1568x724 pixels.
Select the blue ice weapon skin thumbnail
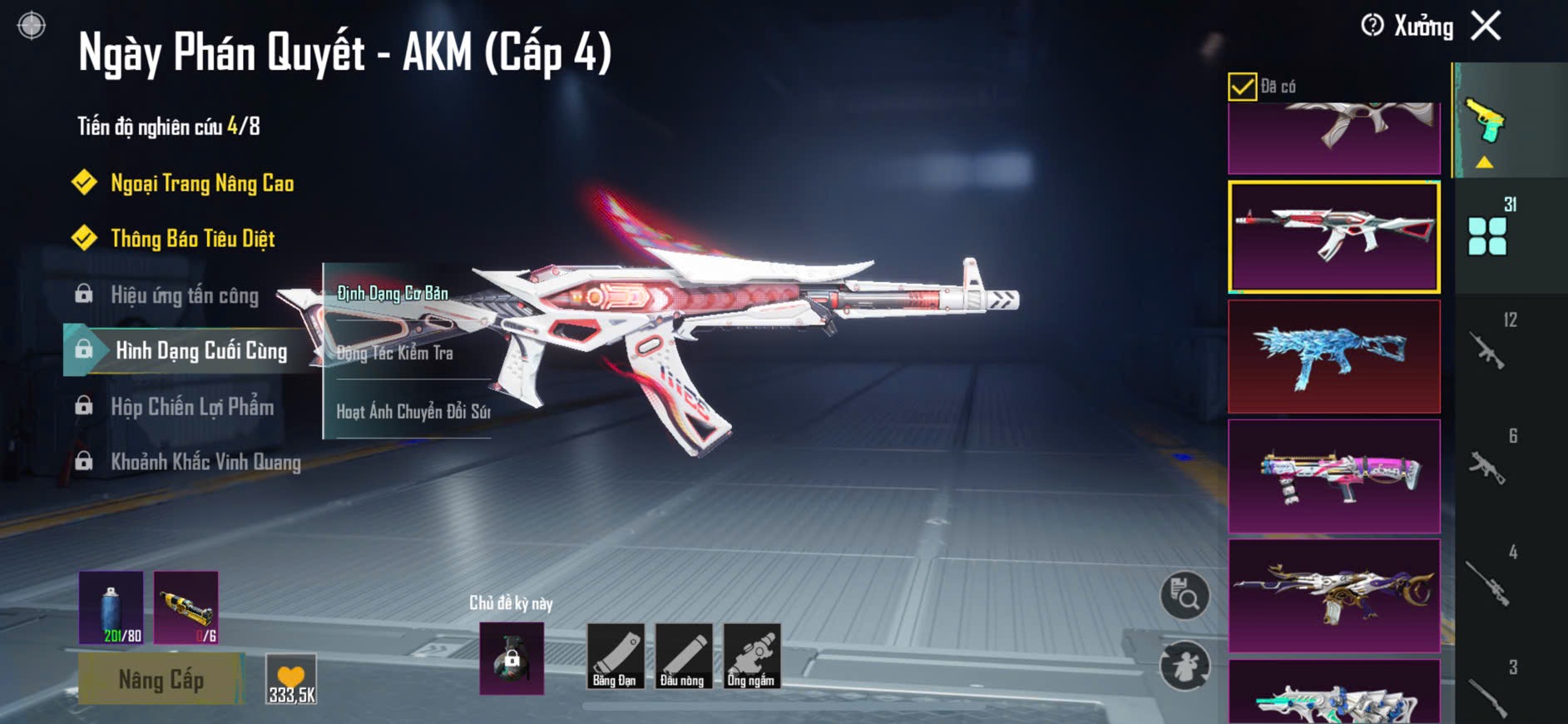pyautogui.click(x=1333, y=357)
